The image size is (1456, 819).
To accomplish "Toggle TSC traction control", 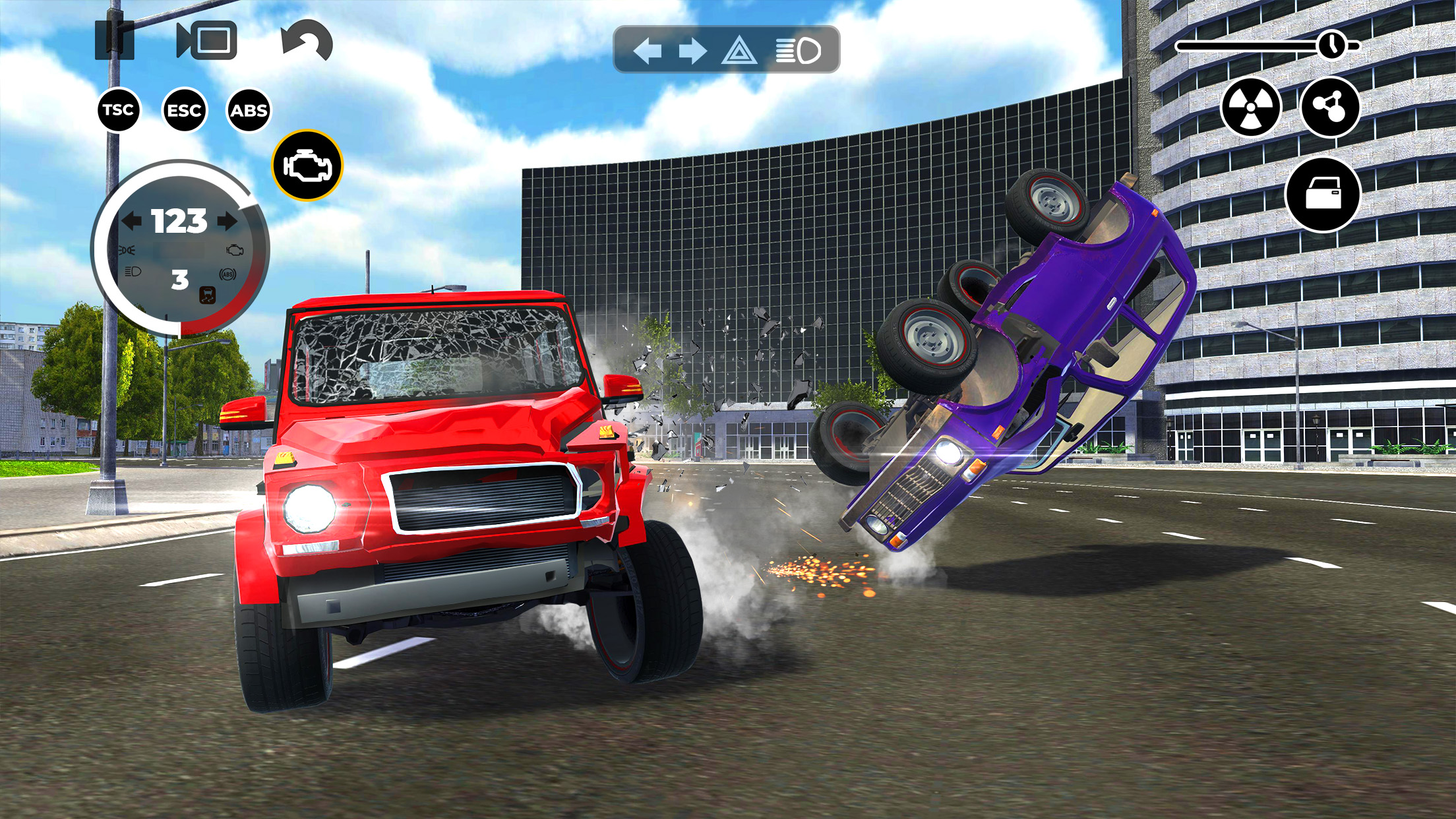I will click(x=119, y=109).
